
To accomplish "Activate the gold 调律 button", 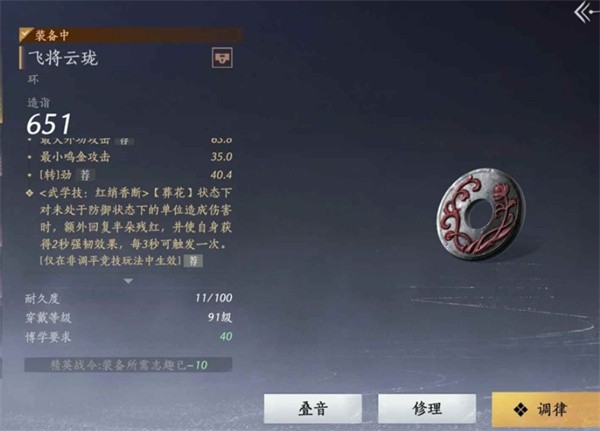I will click(546, 410).
